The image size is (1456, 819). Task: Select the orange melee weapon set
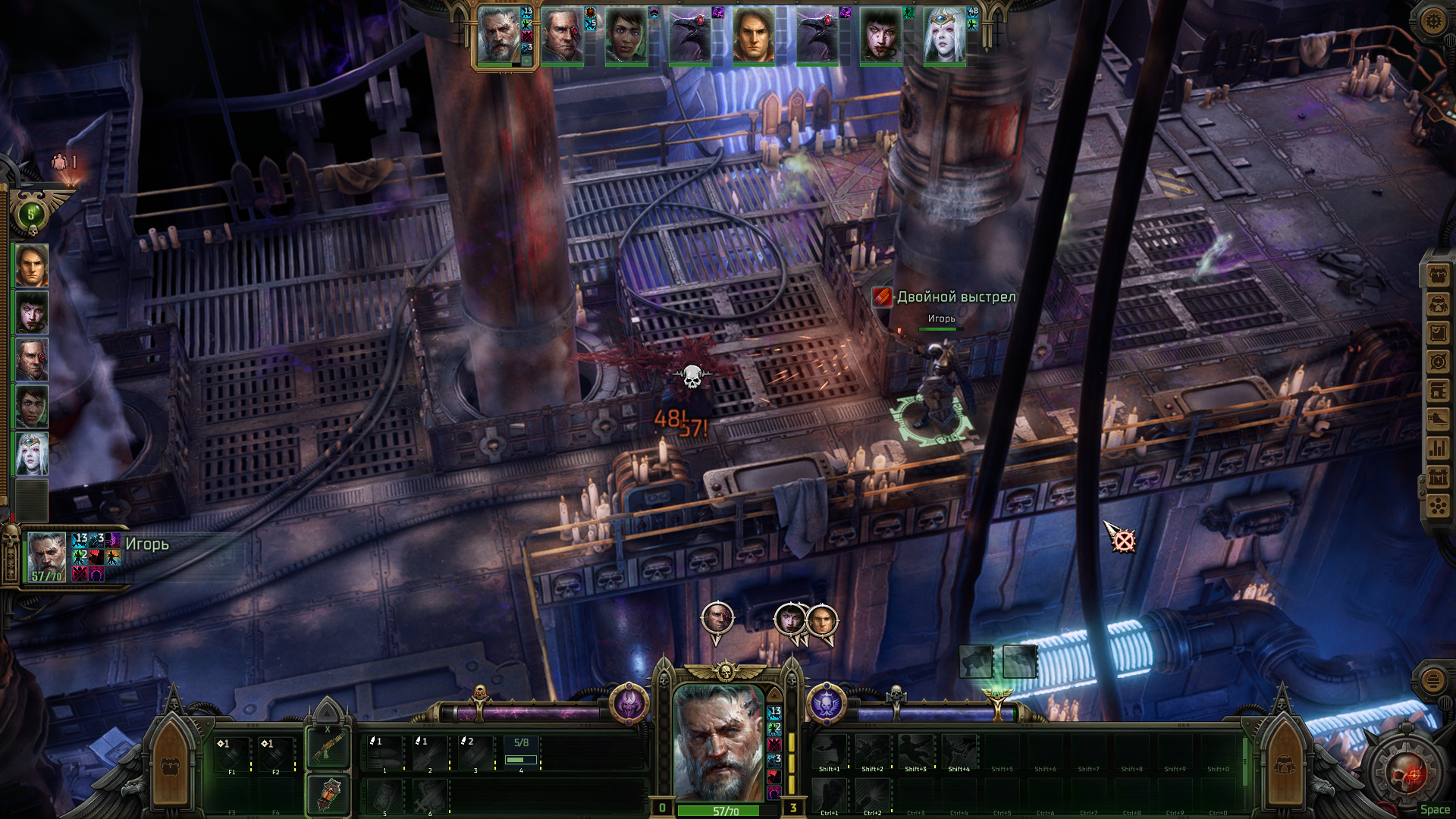[x=328, y=795]
